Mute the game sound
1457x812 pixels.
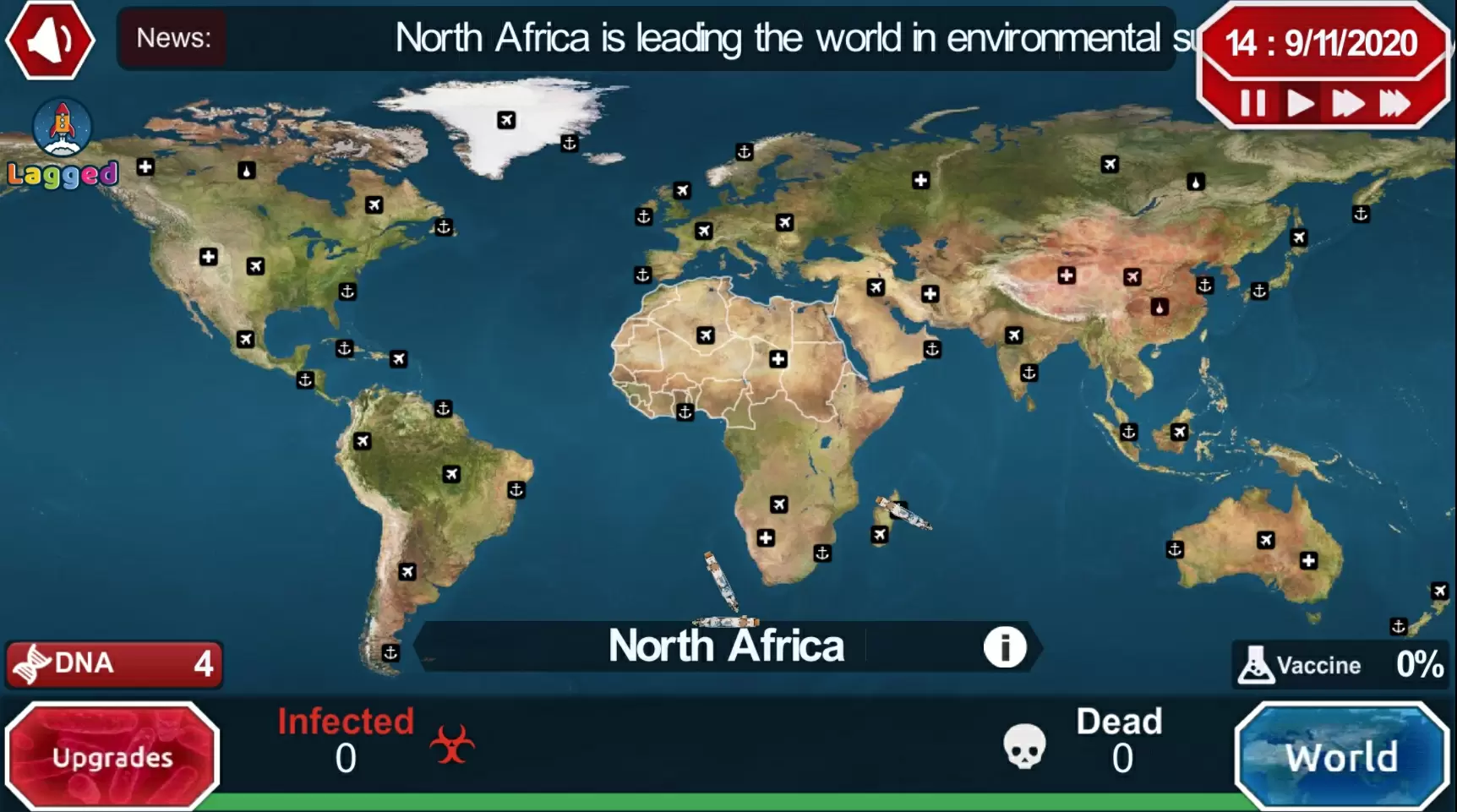[48, 40]
